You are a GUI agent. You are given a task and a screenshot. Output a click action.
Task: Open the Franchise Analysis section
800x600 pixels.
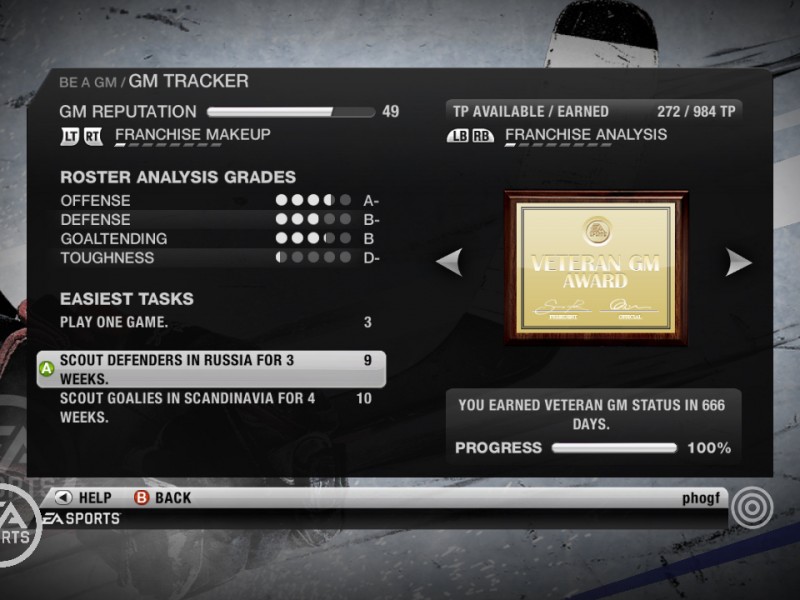tap(585, 135)
